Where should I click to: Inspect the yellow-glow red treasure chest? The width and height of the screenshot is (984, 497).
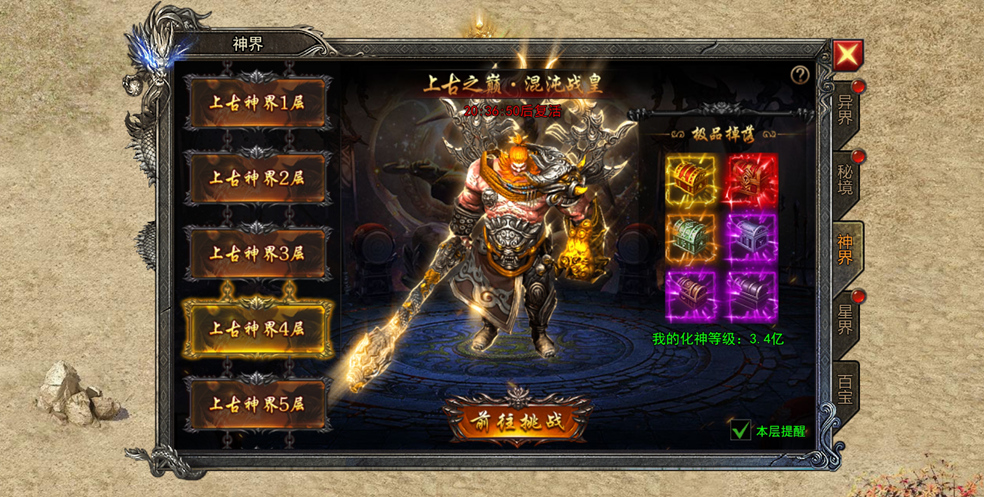point(692,180)
